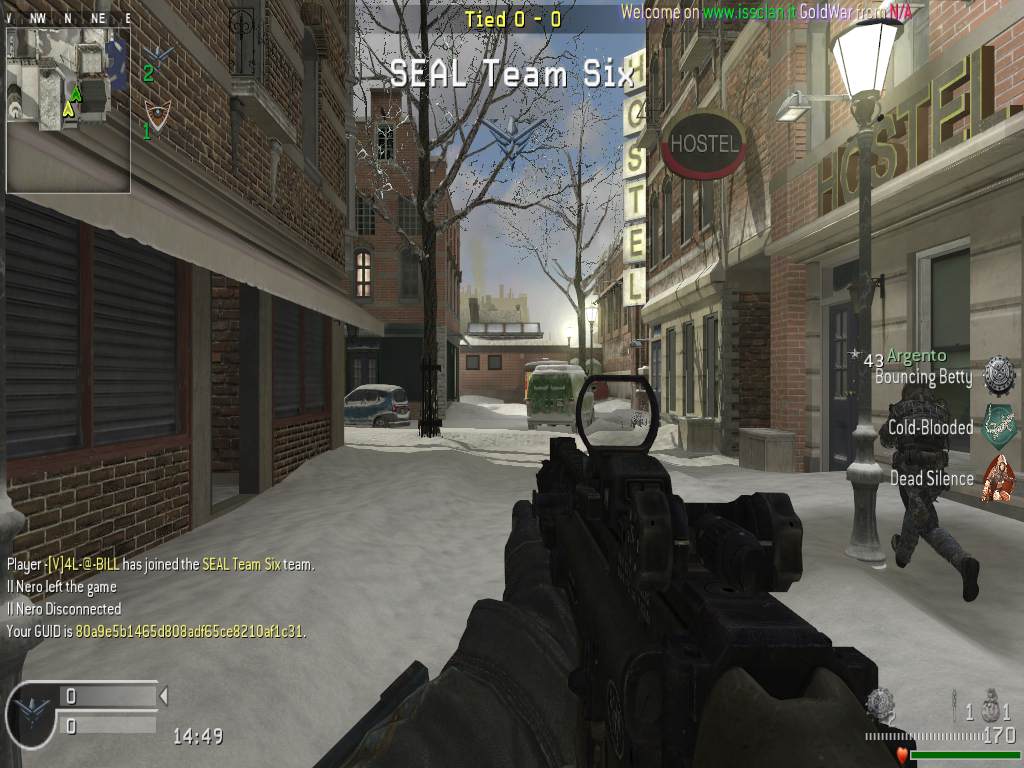
Task: Select the Dead Silence perk icon
Action: click(998, 477)
